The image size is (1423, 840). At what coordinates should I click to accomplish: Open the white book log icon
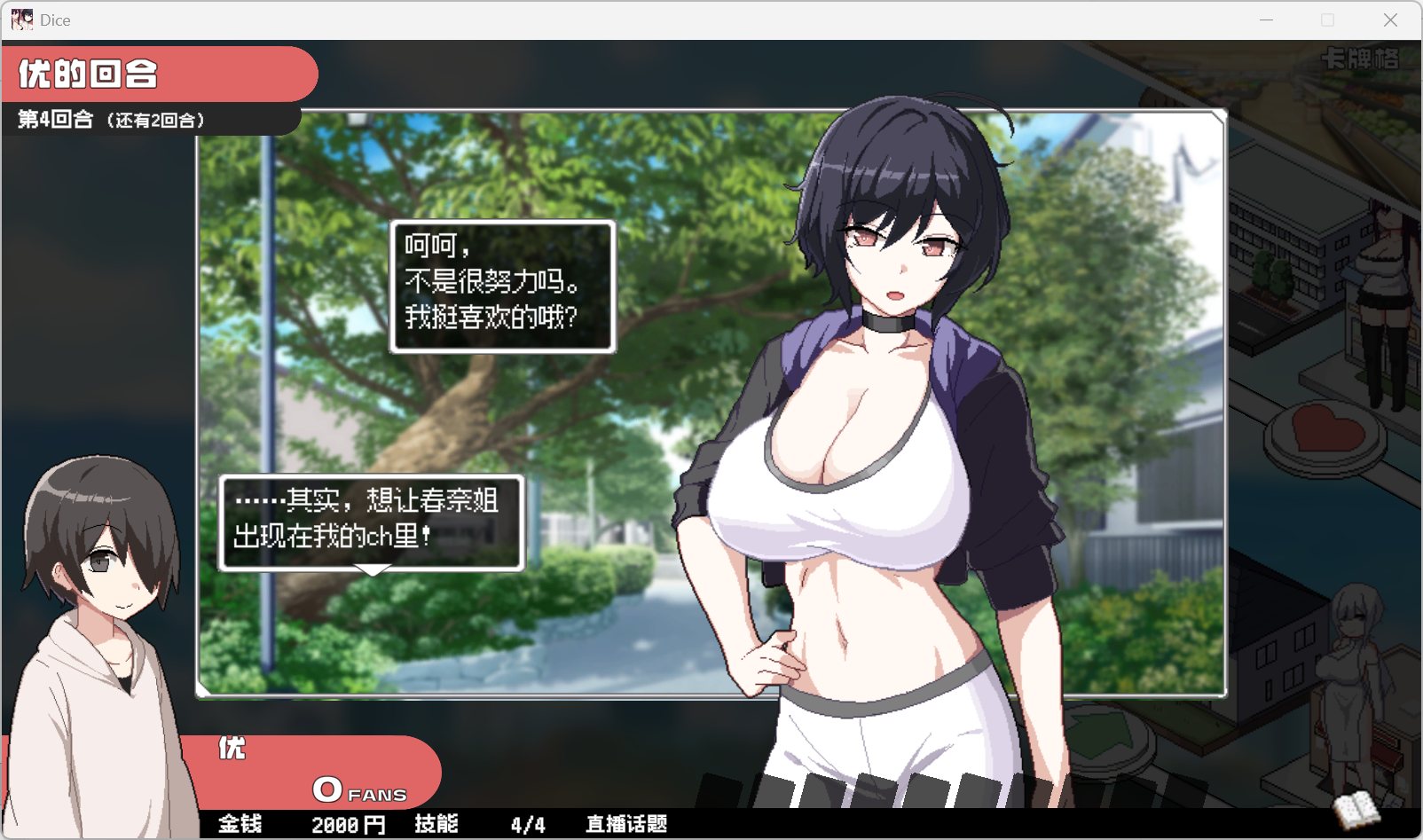pos(1356,809)
